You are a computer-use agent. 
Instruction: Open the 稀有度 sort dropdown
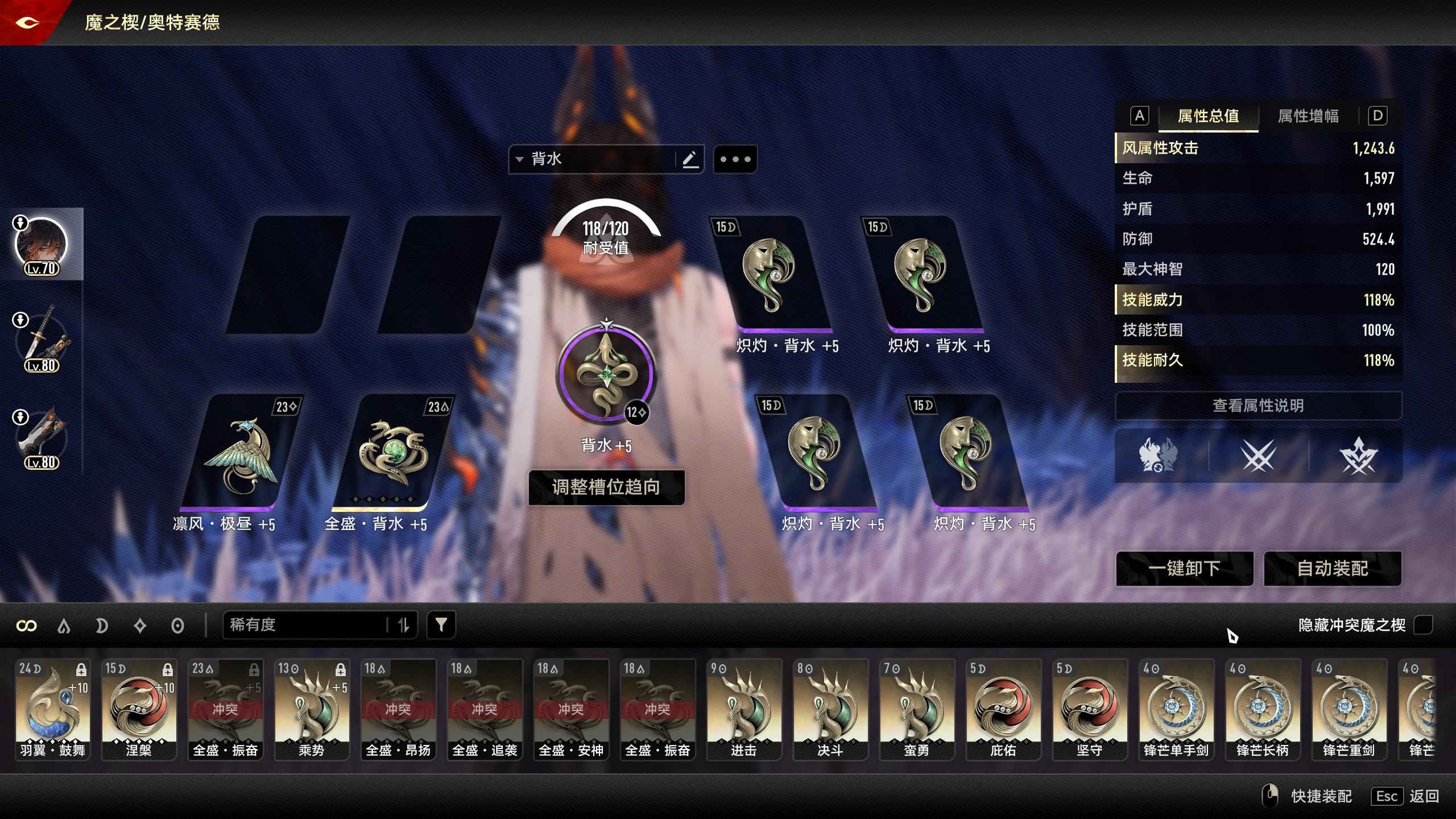[307, 625]
